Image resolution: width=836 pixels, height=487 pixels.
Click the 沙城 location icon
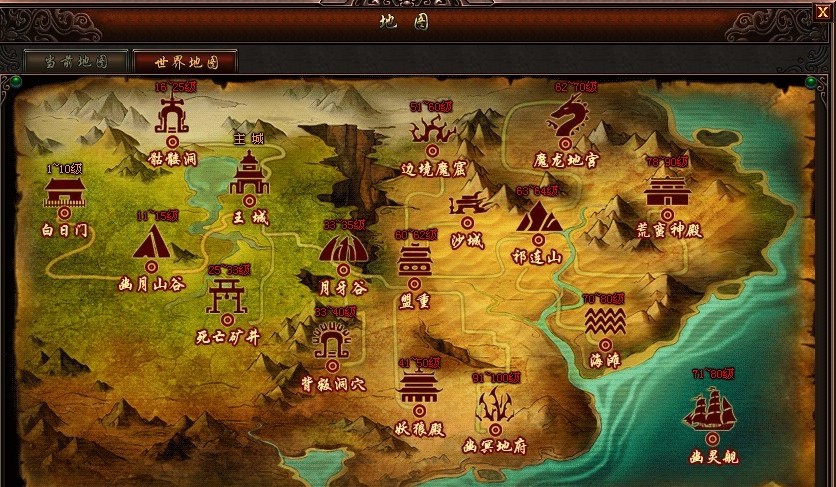467,207
